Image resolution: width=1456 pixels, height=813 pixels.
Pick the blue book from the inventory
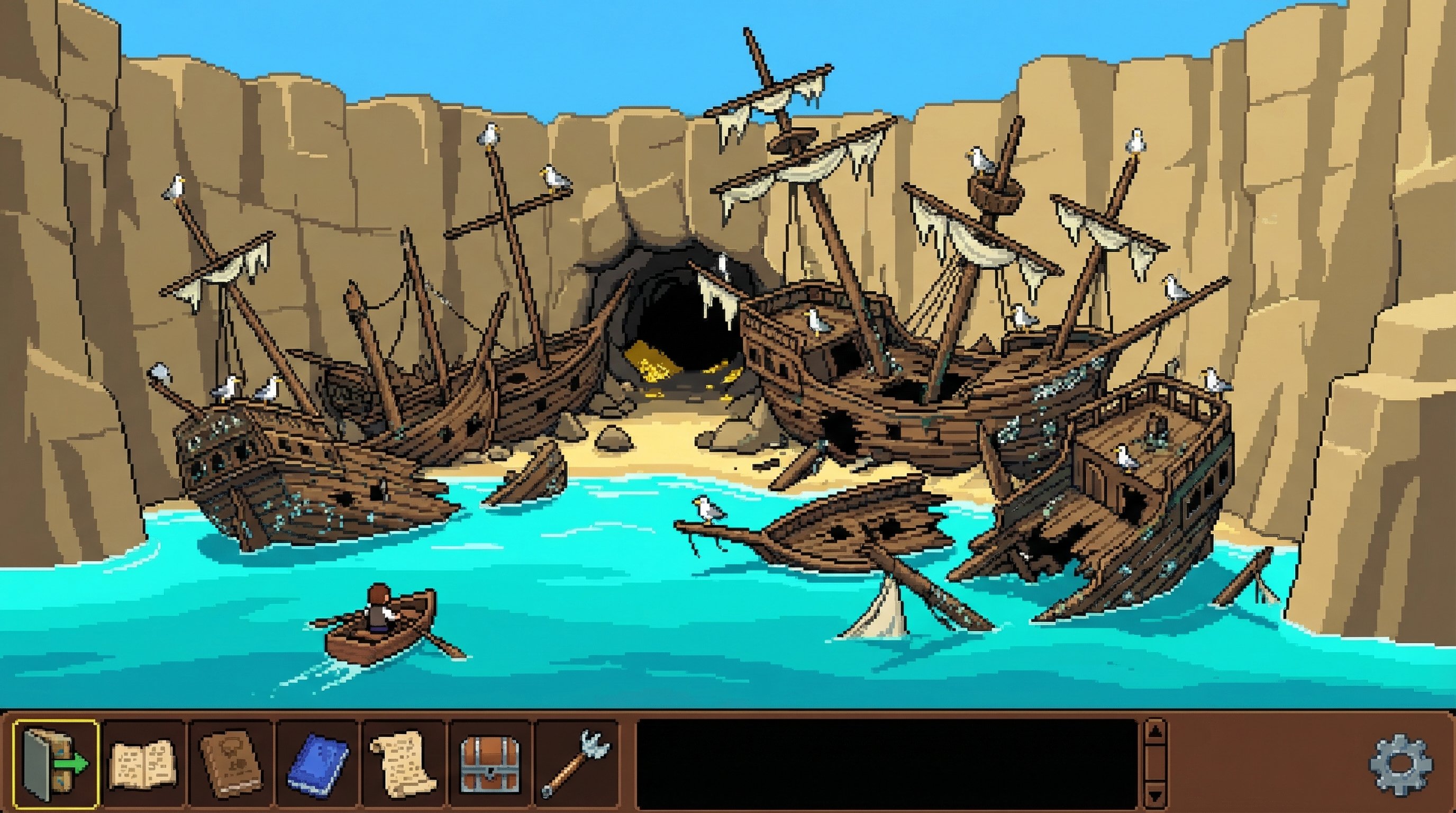tap(320, 763)
